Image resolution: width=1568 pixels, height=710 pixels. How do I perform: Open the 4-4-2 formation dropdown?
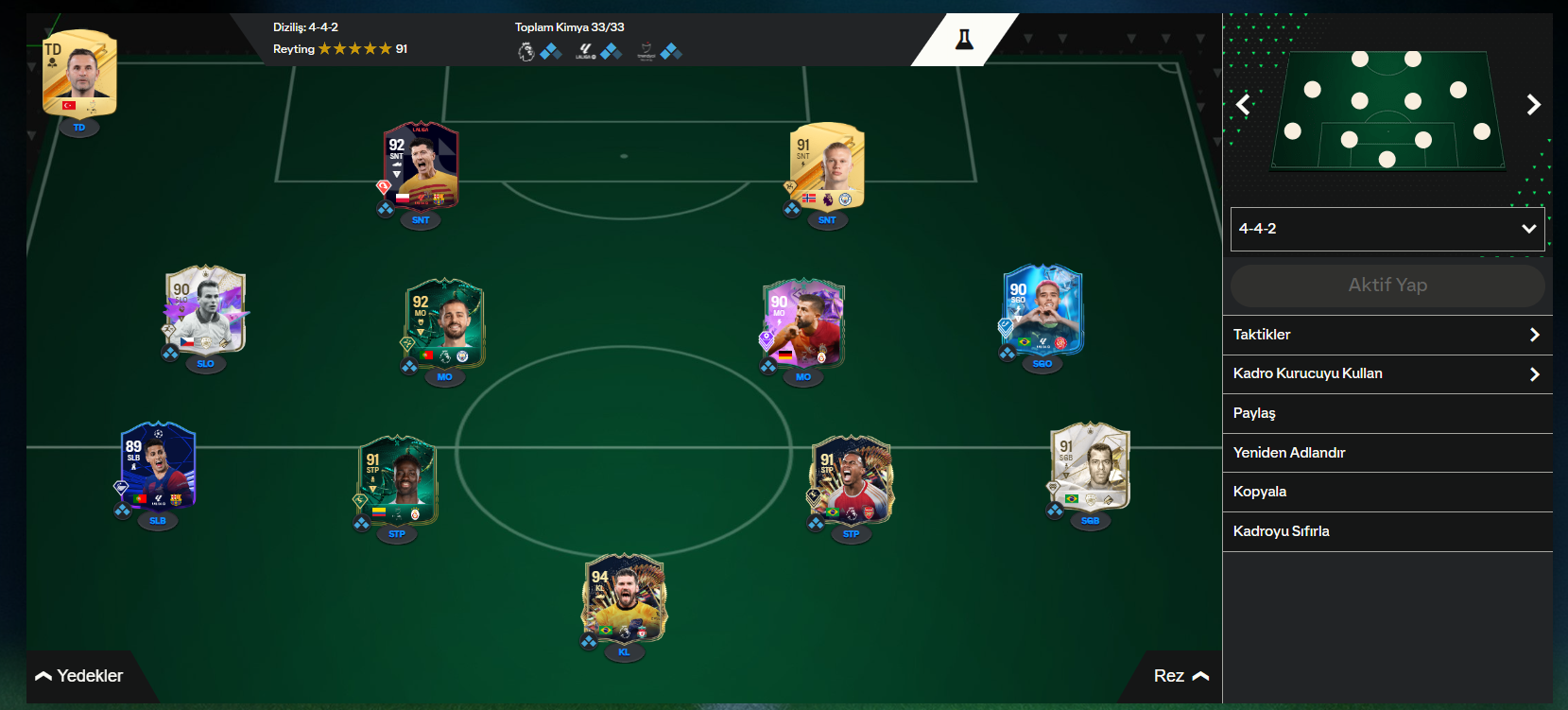(x=1387, y=229)
